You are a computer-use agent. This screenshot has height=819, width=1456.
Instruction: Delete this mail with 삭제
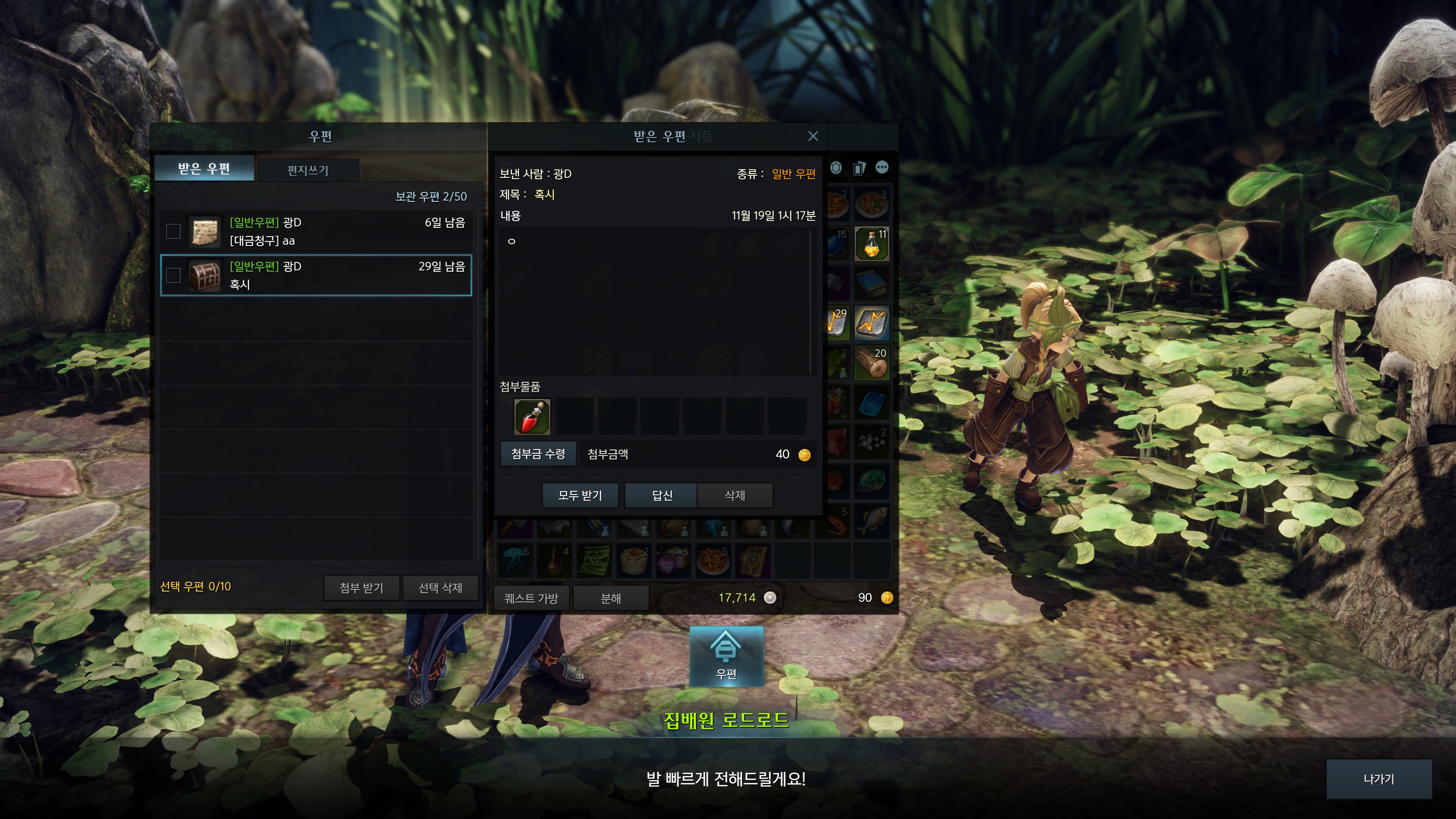click(x=735, y=496)
